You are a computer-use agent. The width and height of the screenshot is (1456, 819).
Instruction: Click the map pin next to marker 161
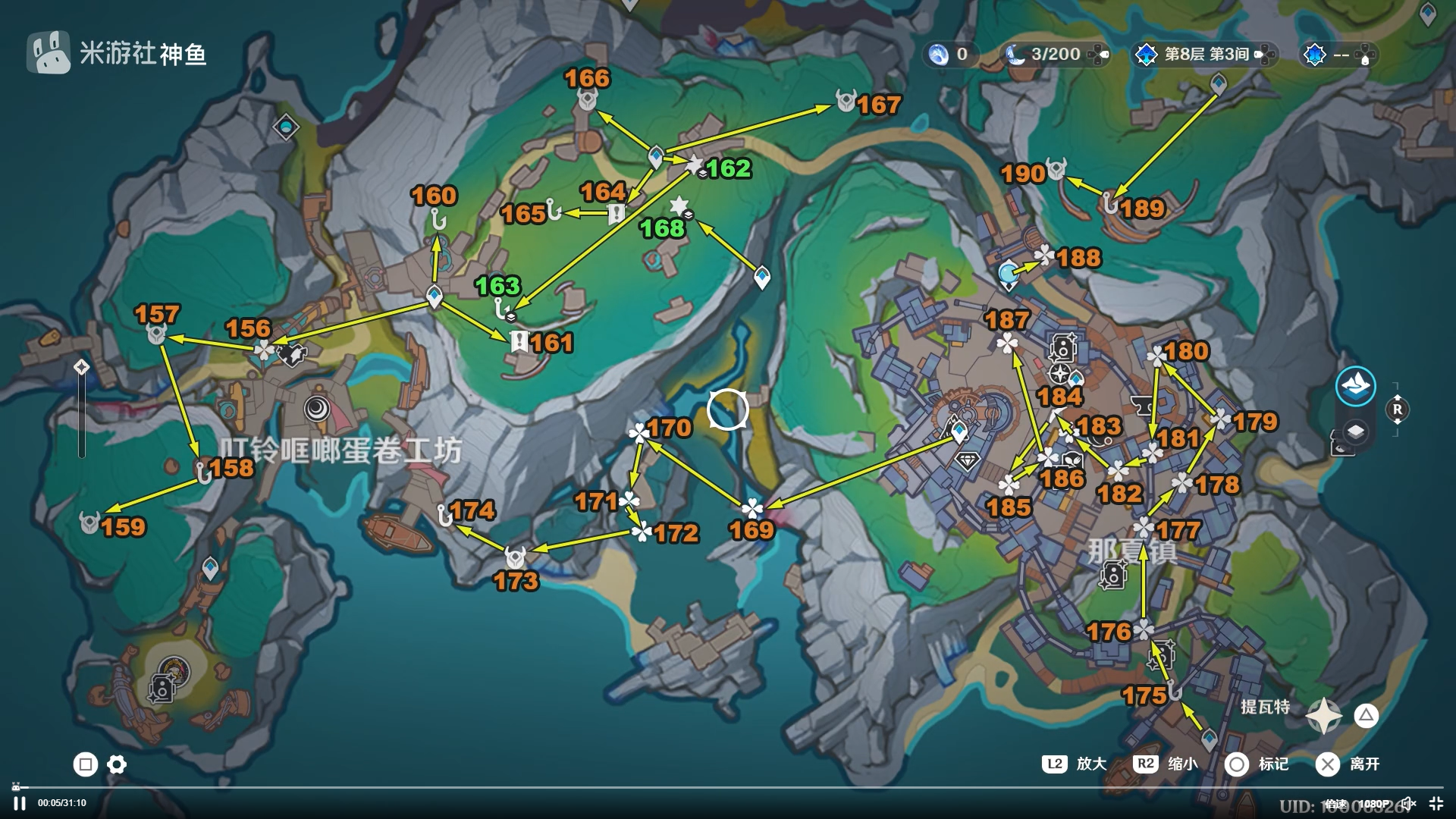519,342
